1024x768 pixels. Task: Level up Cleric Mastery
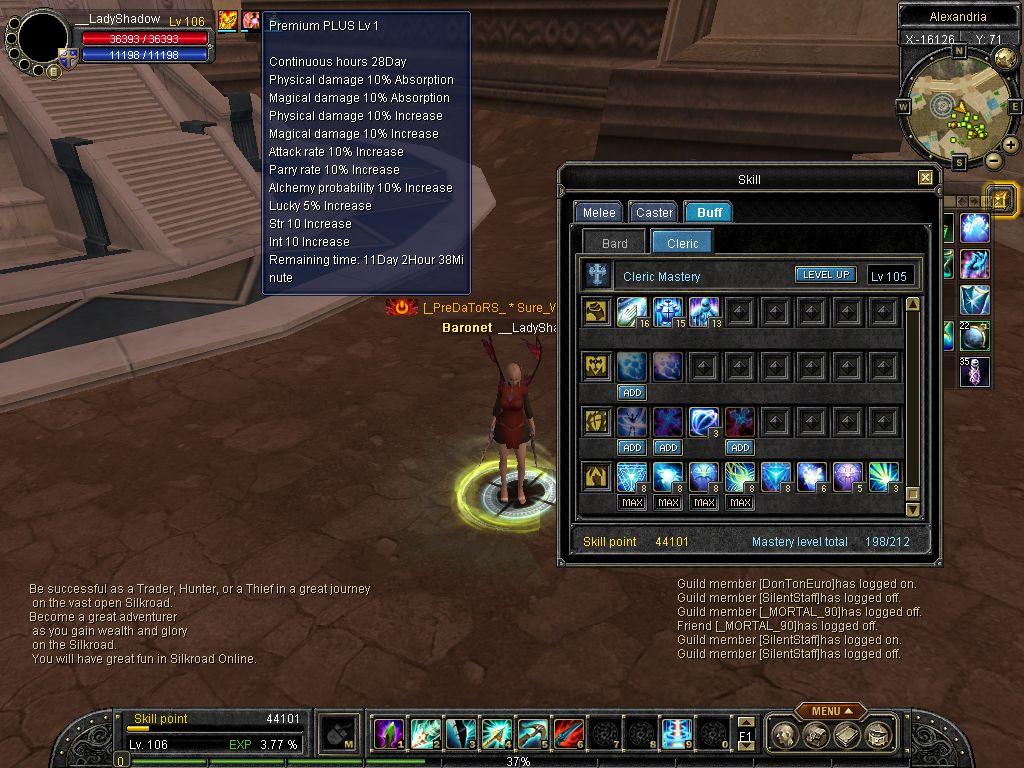pyautogui.click(x=825, y=275)
